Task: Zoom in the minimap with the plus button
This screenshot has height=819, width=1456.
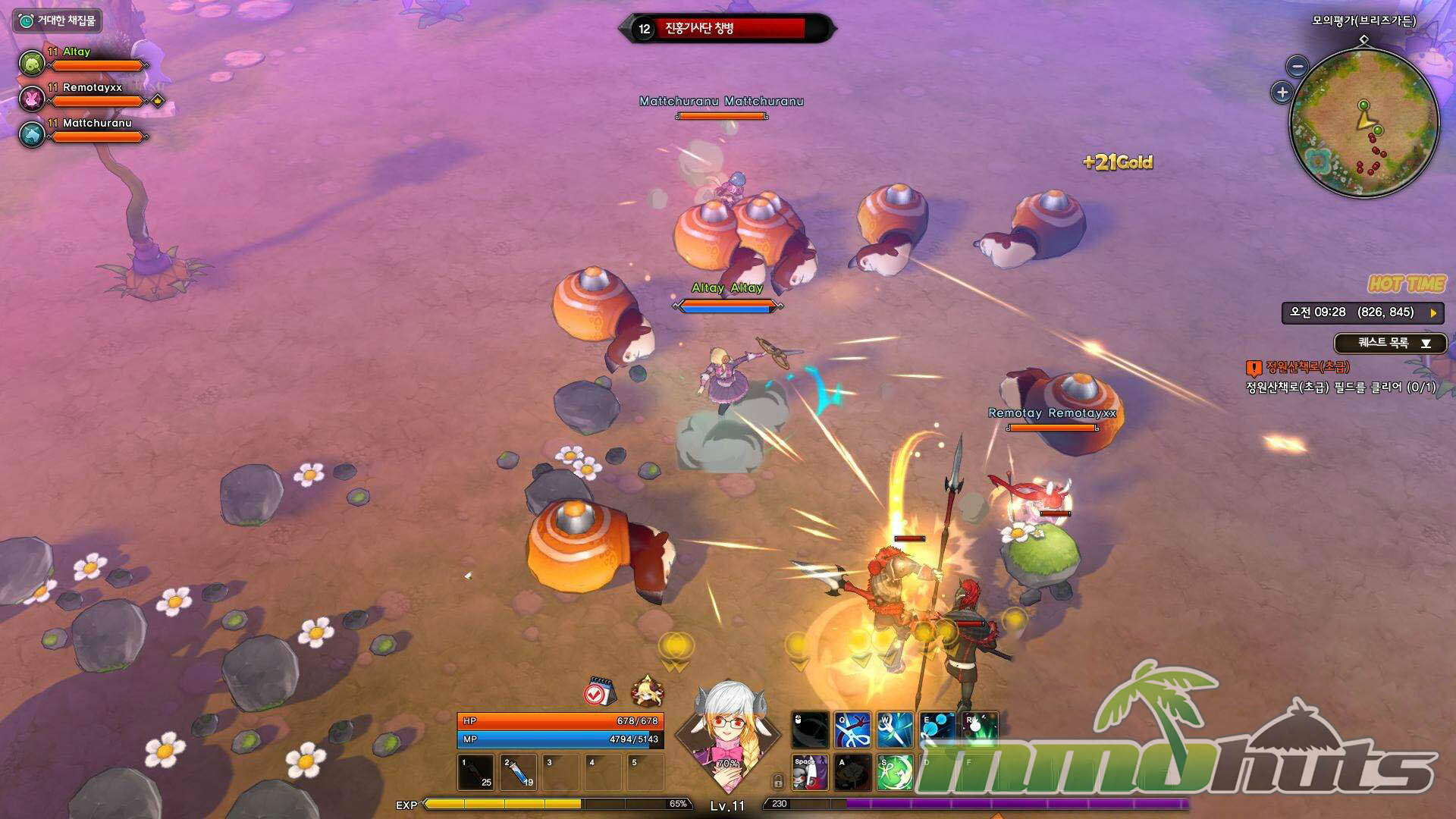Action: (x=1282, y=93)
